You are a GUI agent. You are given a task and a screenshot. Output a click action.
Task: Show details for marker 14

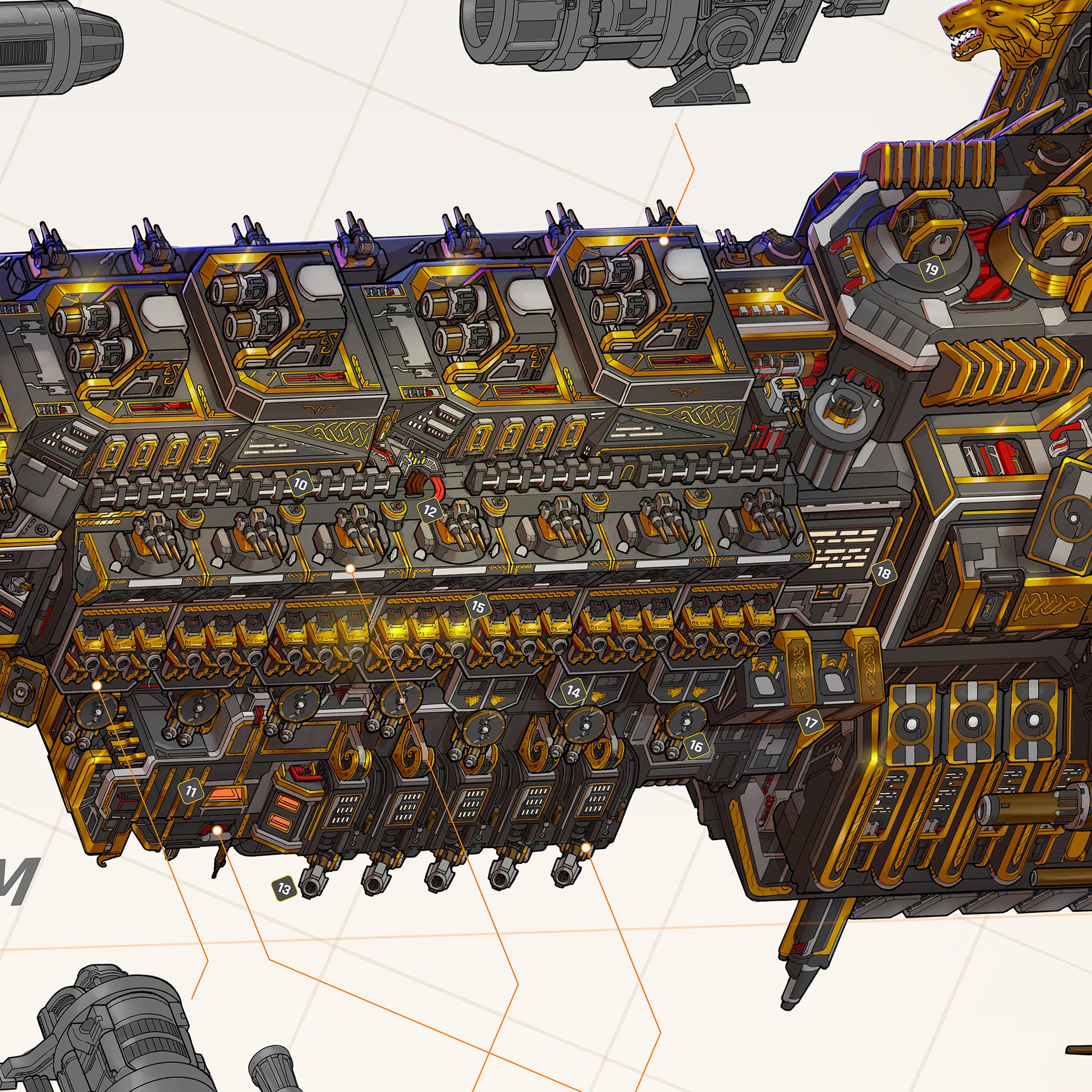[573, 691]
